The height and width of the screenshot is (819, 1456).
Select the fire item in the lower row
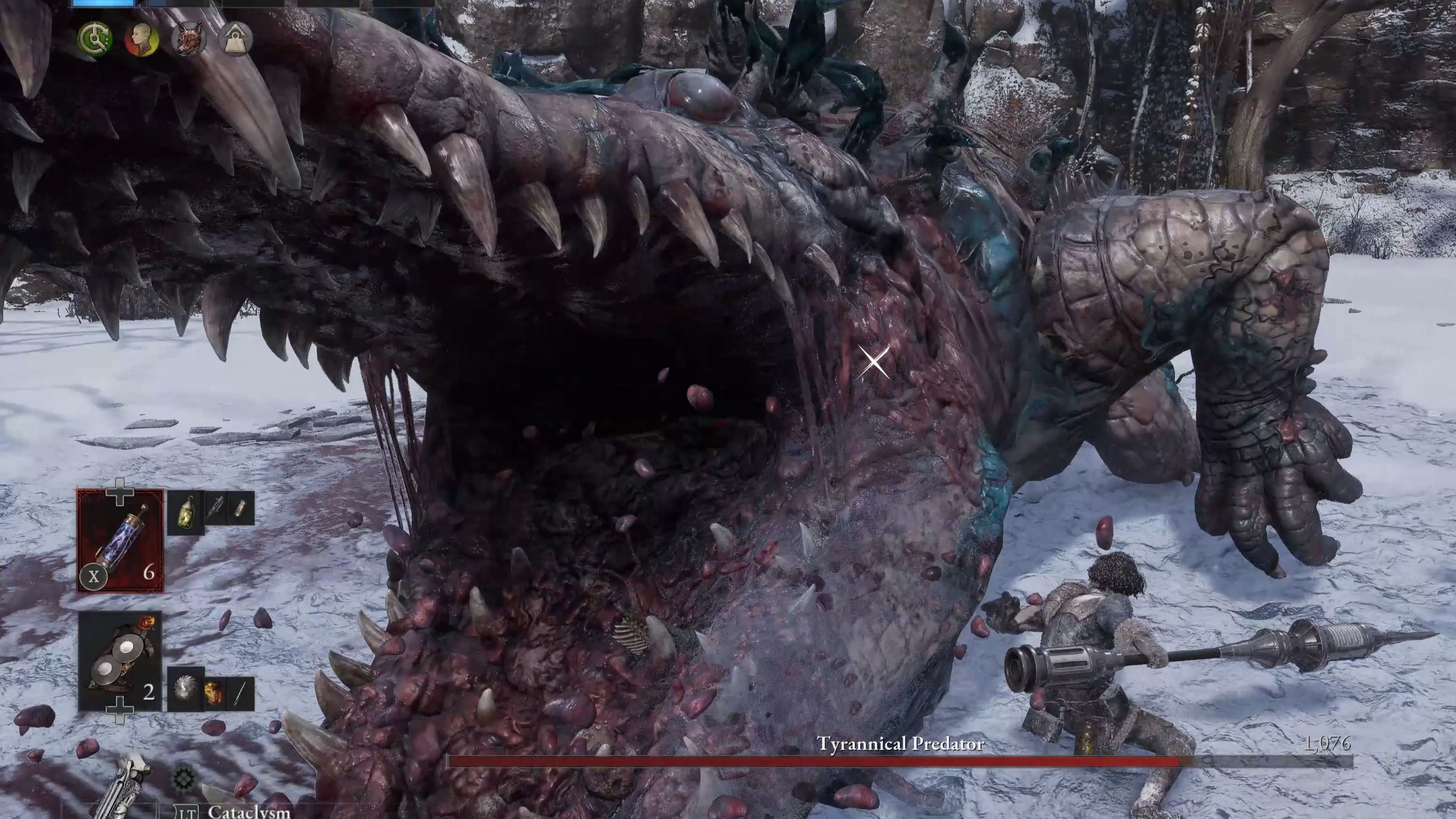point(213,693)
